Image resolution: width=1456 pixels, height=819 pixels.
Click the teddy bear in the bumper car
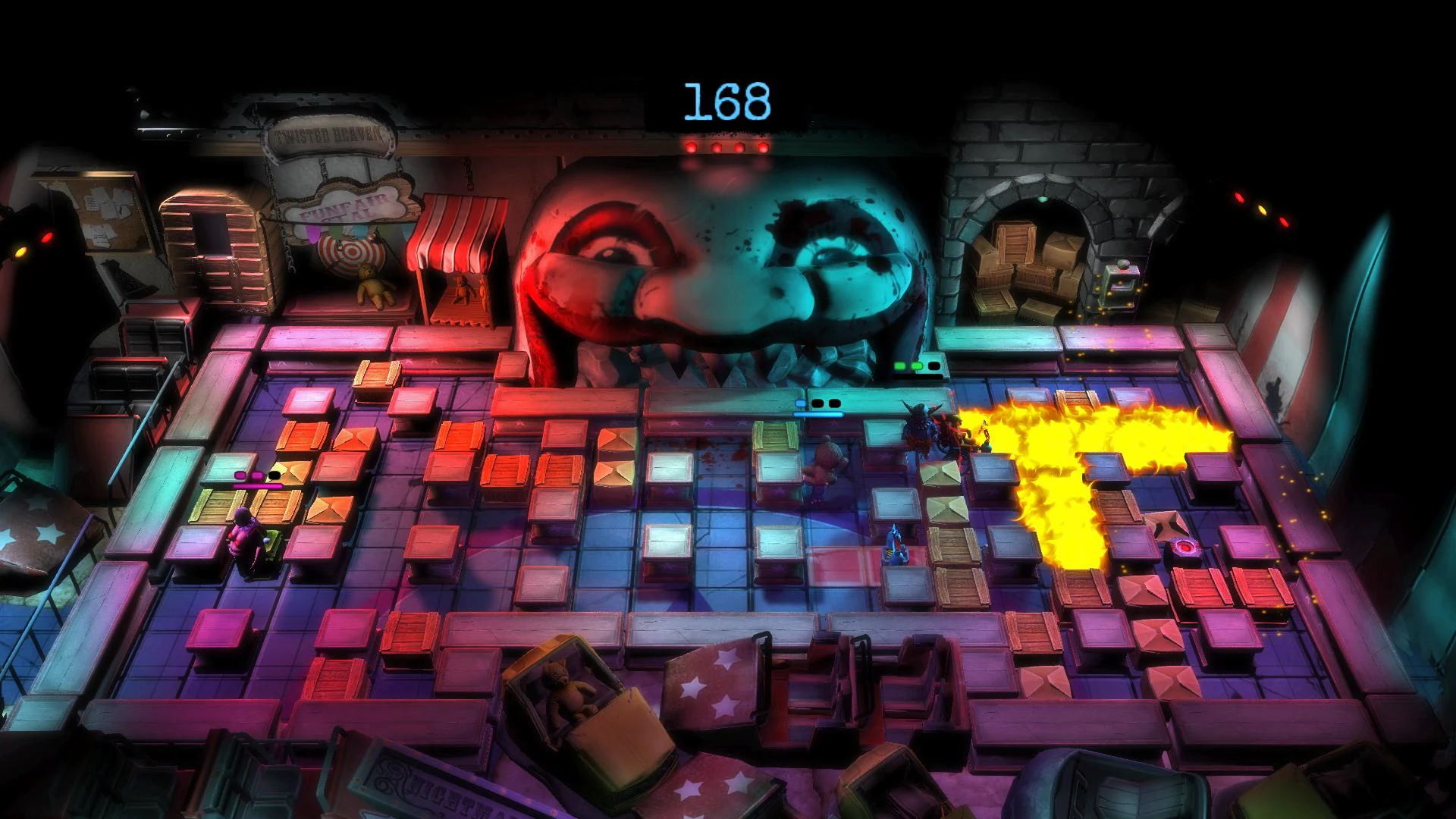pyautogui.click(x=565, y=686)
